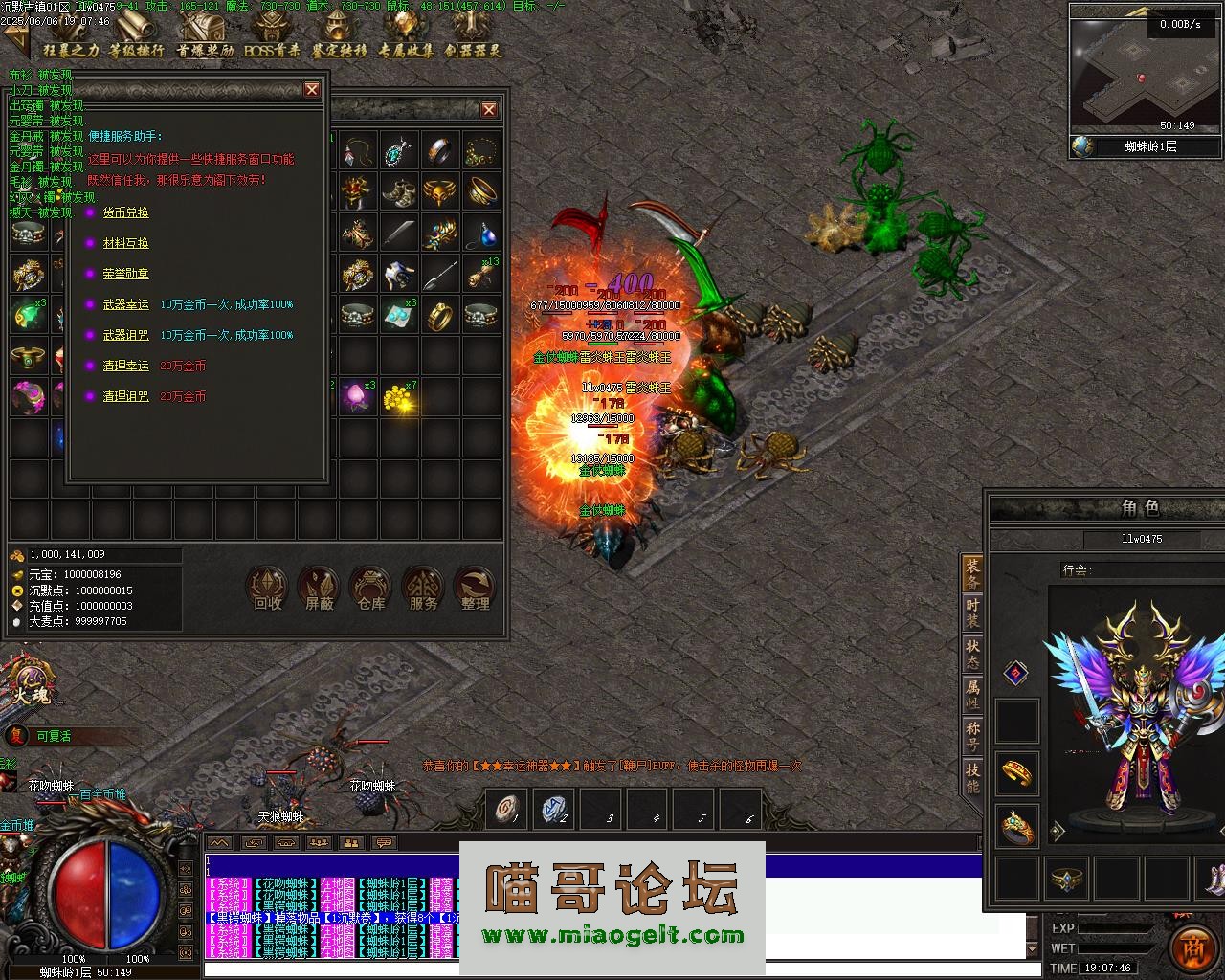Choose the 清理诅咒 option
This screenshot has height=980, width=1225.
pyautogui.click(x=125, y=396)
